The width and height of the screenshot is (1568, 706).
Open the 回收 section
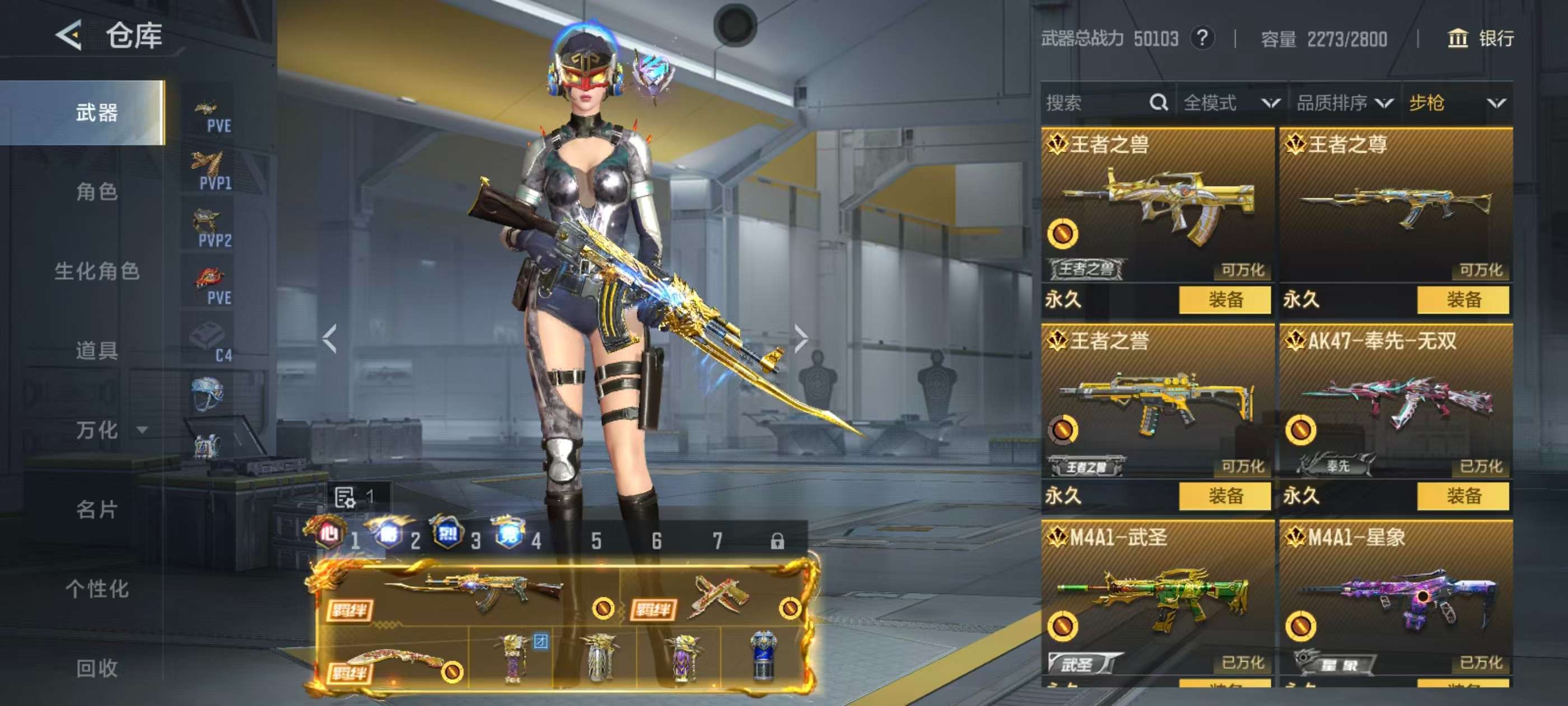click(97, 668)
